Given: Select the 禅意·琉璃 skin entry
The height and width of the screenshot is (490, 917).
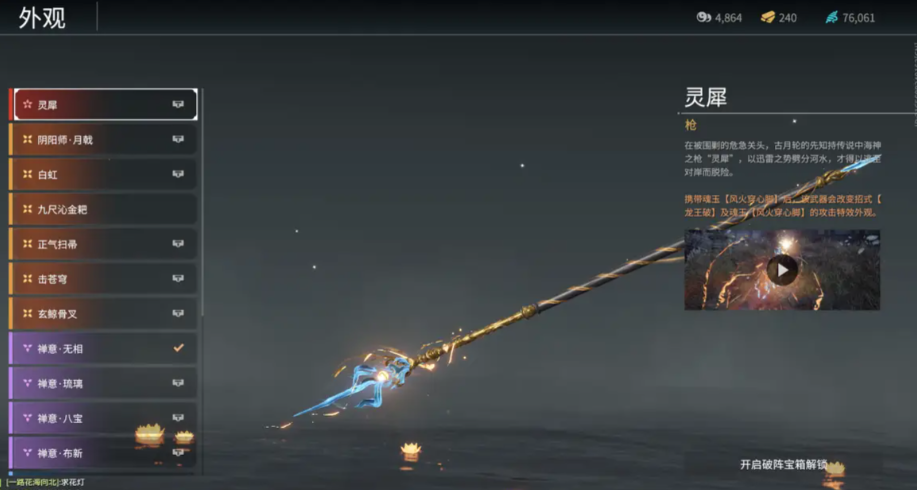Looking at the screenshot, I should pos(103,383).
